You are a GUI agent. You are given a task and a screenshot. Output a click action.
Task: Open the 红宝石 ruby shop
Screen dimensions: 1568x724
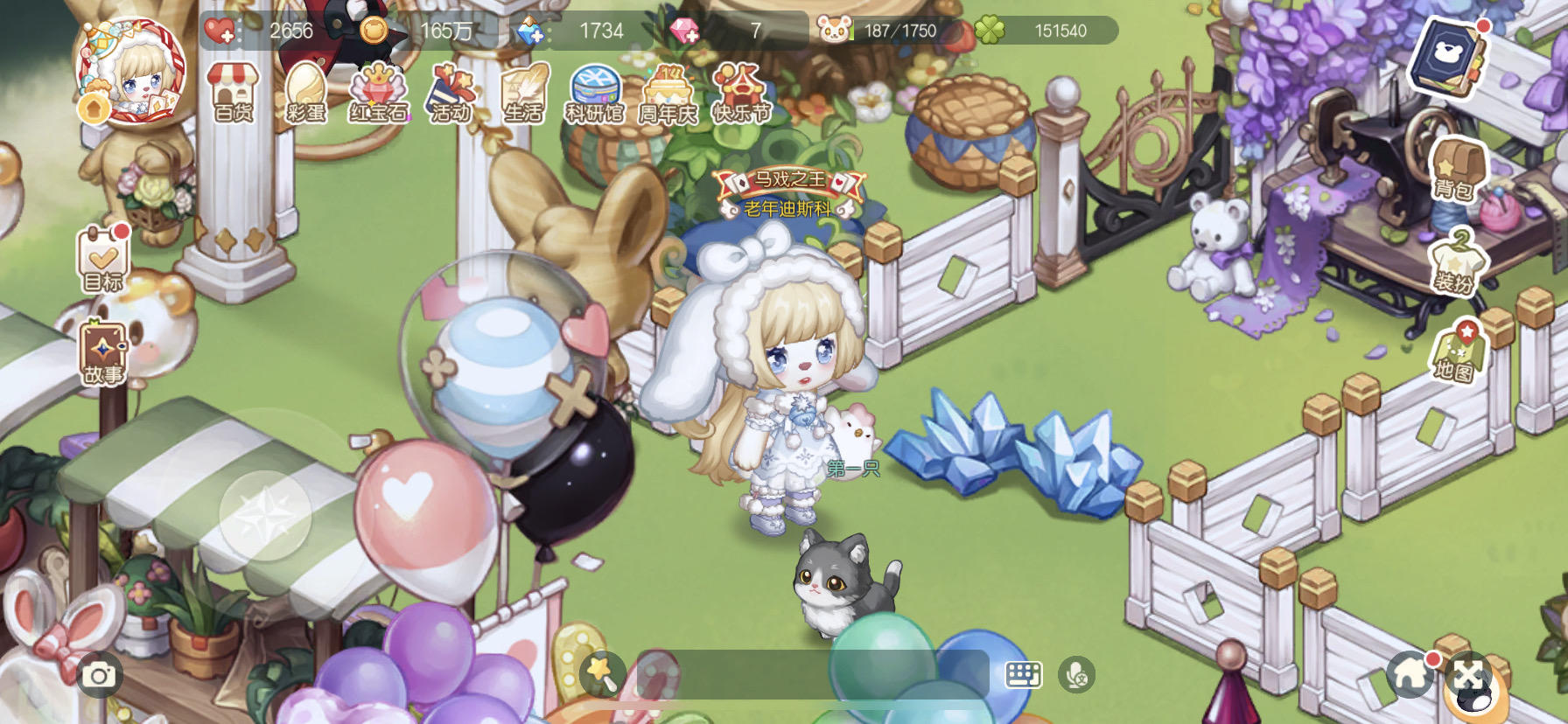pos(378,93)
